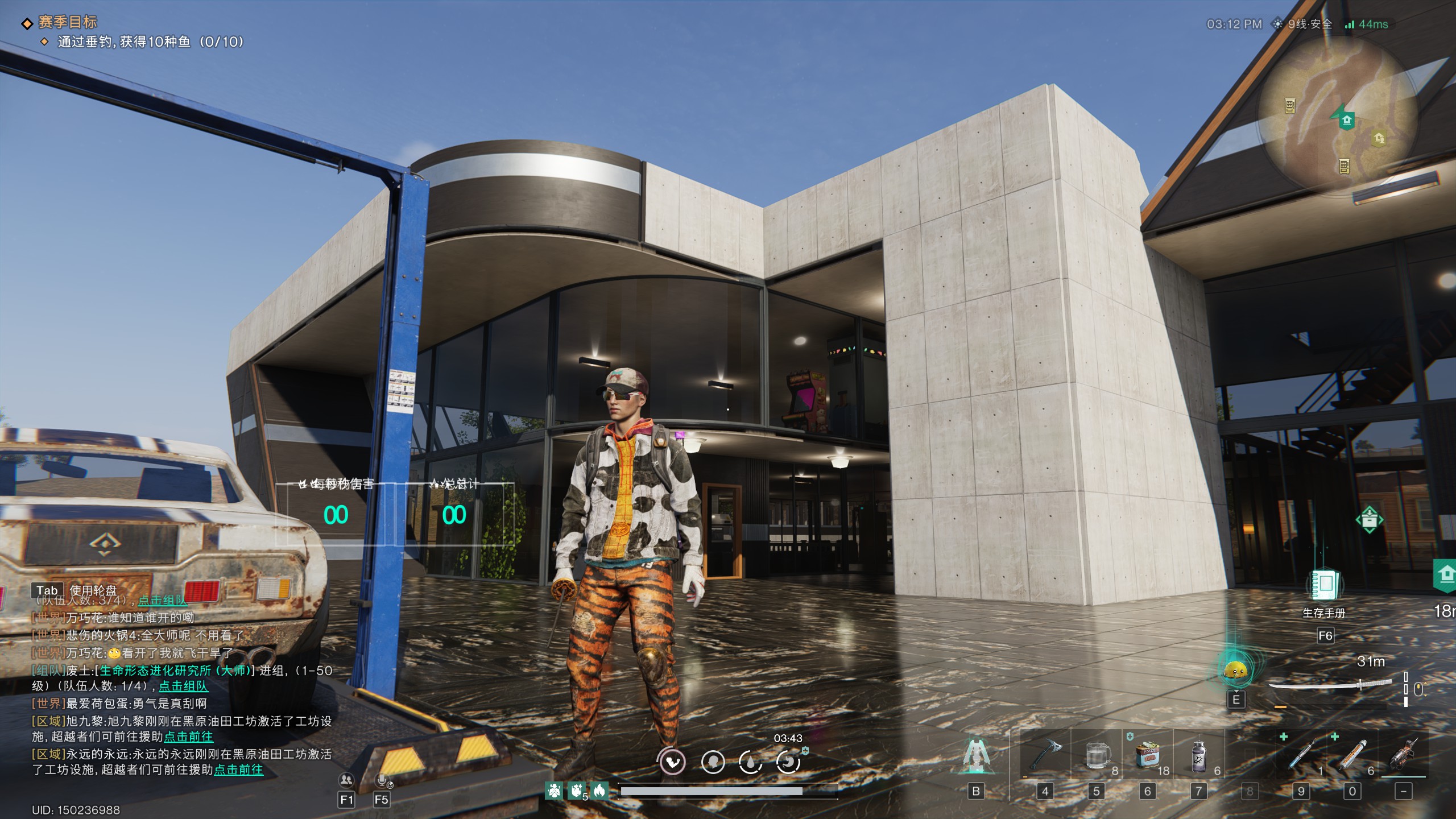Select the axe hotbar slot

tap(1045, 755)
